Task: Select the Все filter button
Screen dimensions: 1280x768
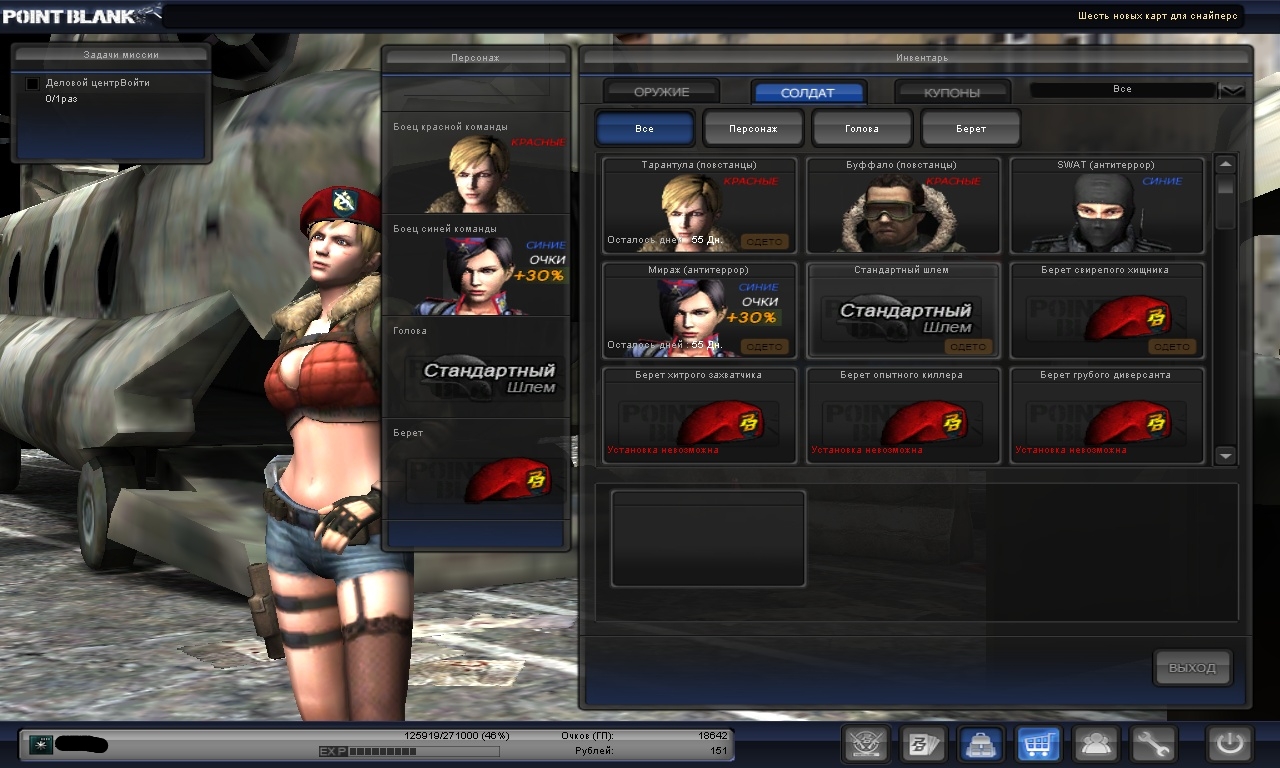Action: (x=644, y=129)
